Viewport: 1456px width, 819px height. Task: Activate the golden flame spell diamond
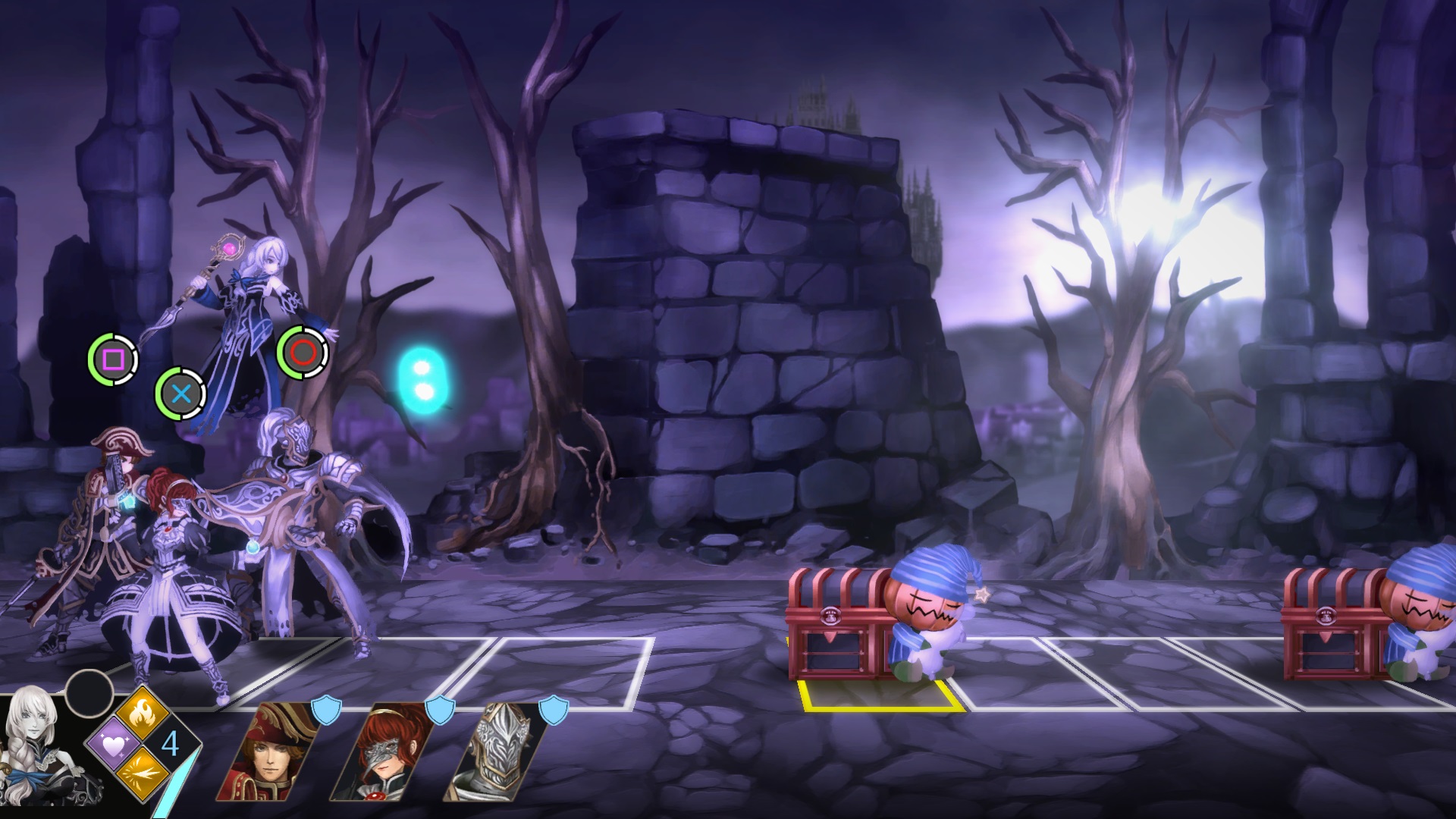(143, 714)
